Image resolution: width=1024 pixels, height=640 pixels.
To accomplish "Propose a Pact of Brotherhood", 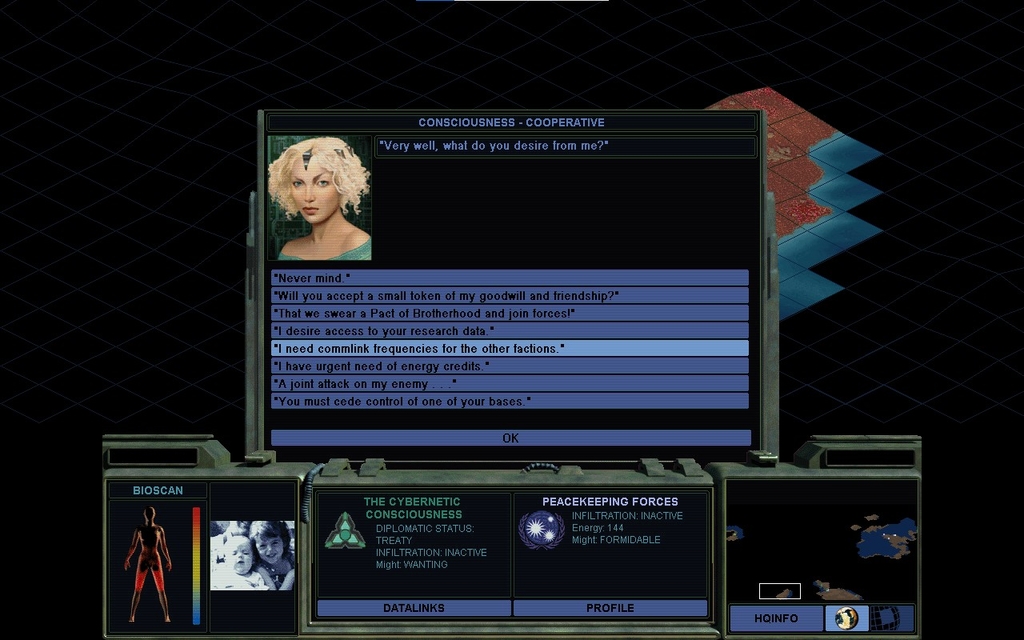I will tap(509, 314).
